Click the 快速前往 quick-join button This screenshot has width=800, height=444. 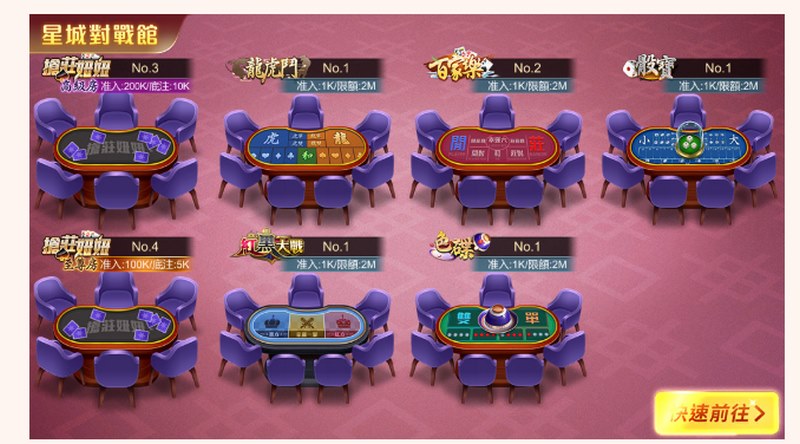tap(716, 410)
